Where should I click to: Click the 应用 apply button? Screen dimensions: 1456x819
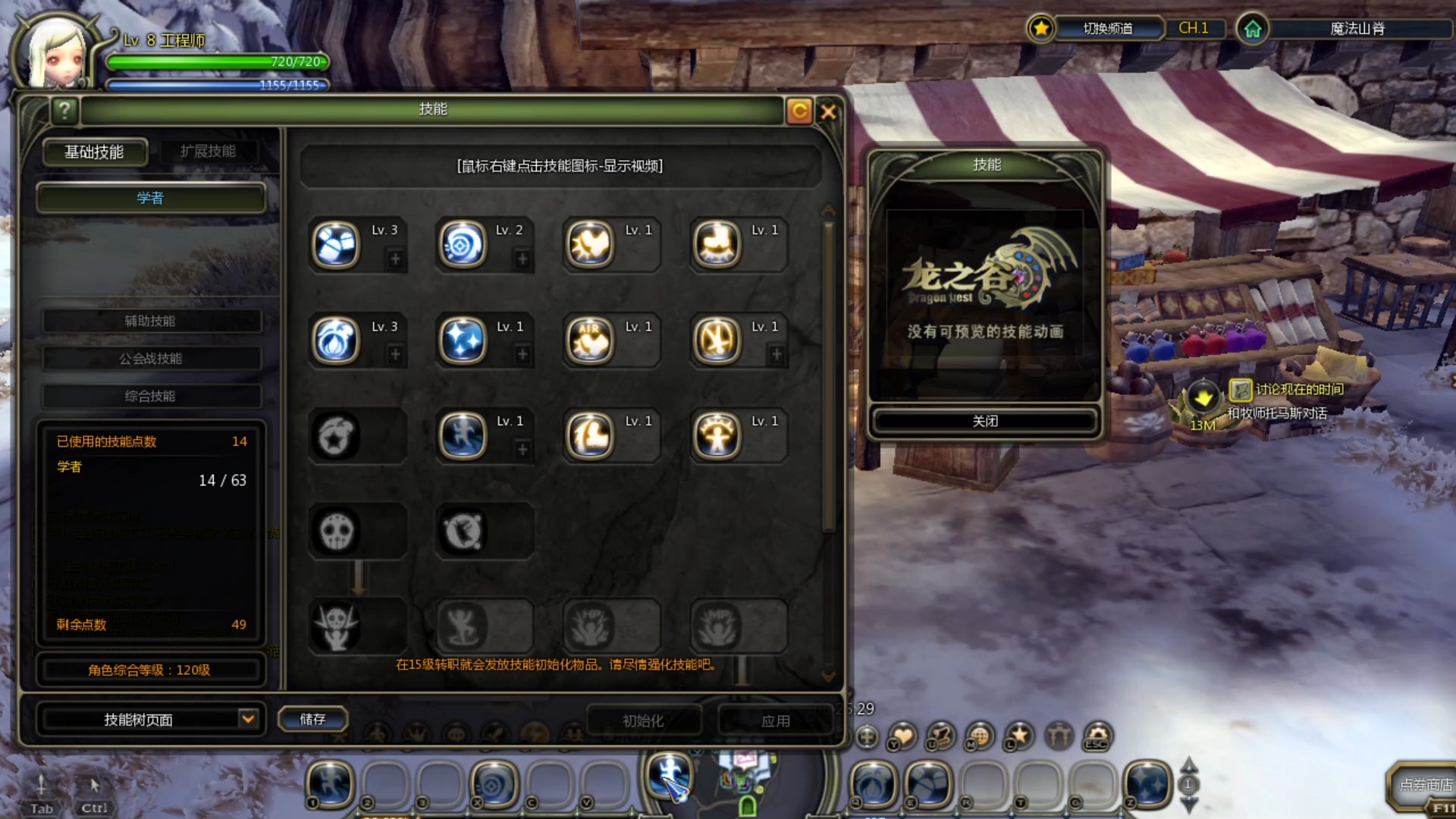coord(775,720)
